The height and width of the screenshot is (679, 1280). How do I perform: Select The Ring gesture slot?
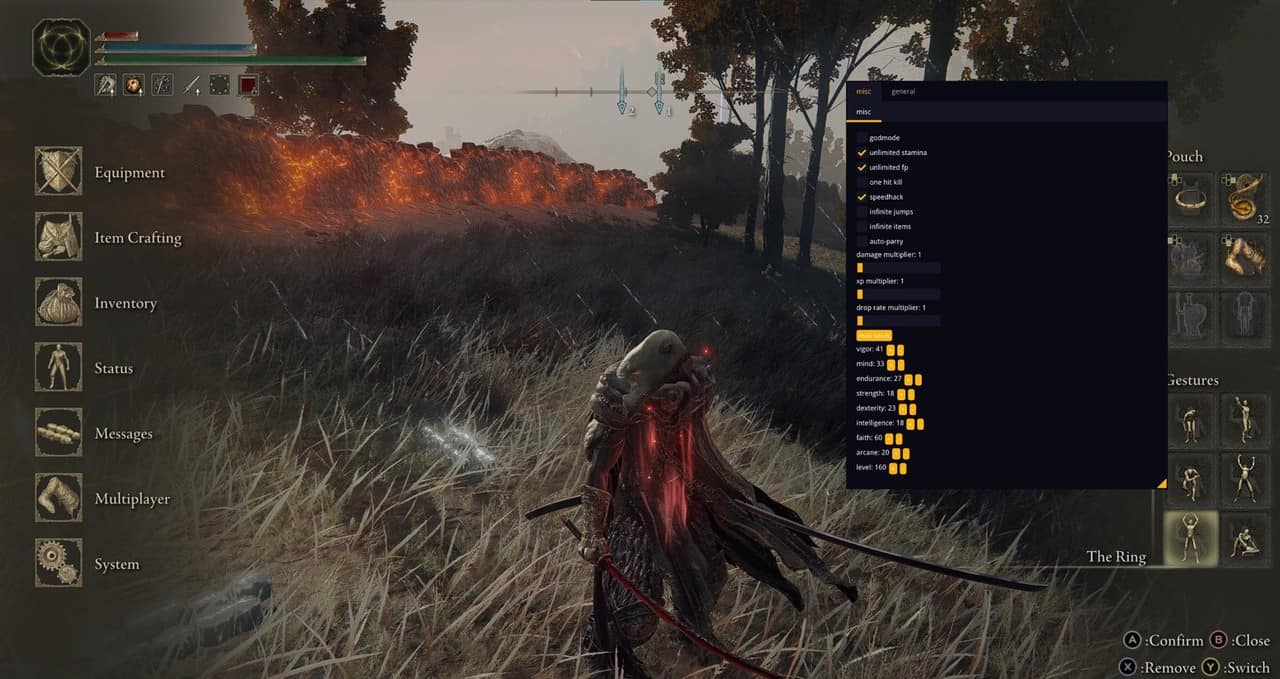[x=1190, y=539]
